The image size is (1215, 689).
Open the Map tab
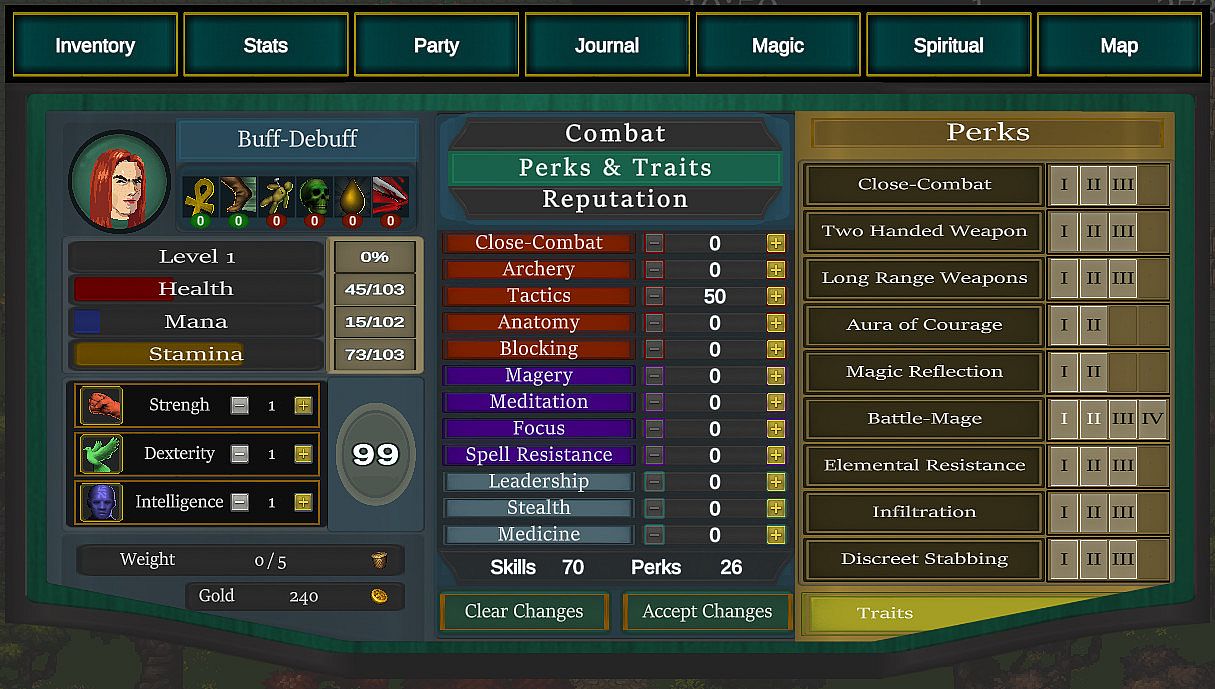1119,45
